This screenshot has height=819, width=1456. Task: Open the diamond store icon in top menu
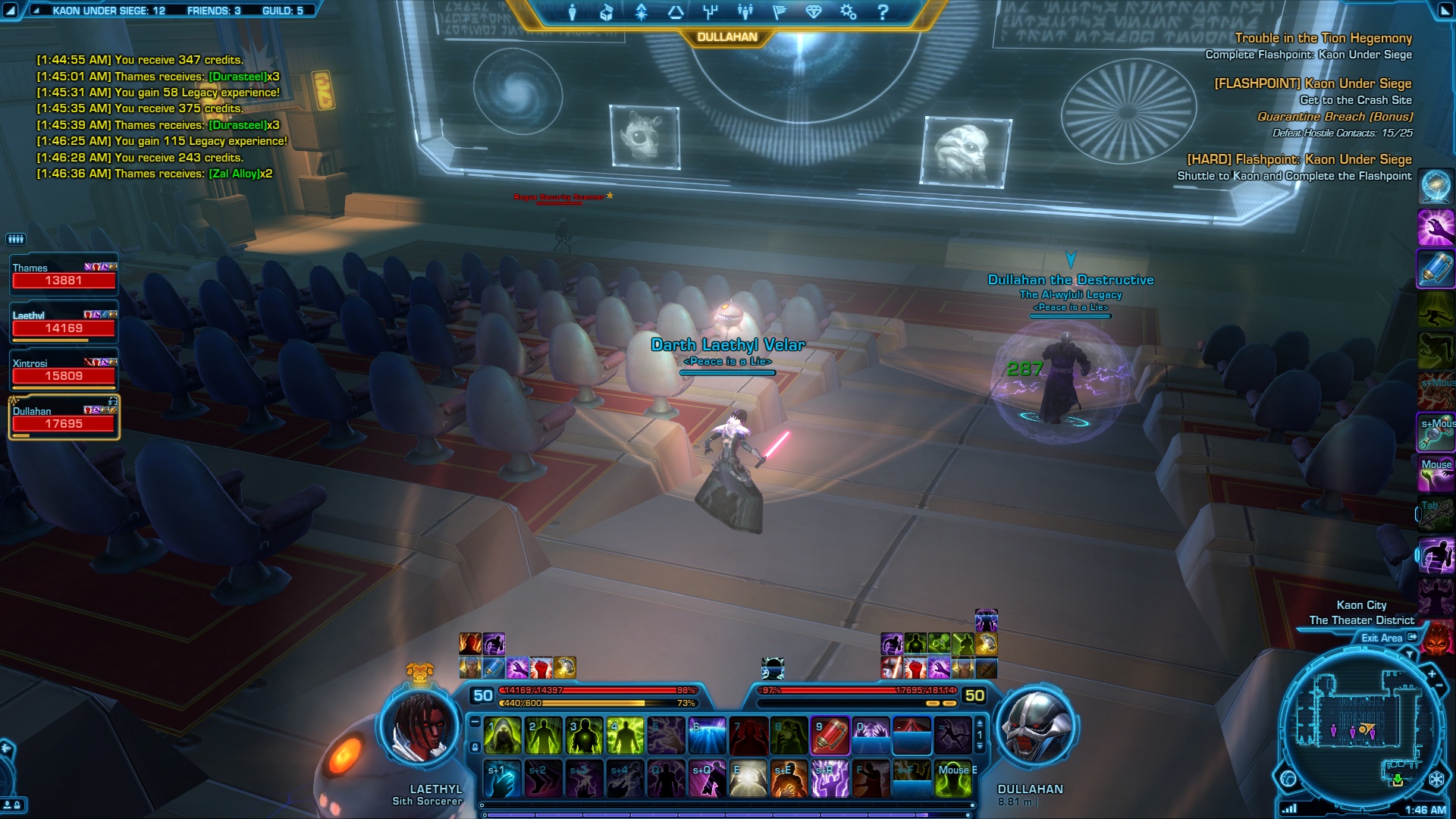(814, 12)
